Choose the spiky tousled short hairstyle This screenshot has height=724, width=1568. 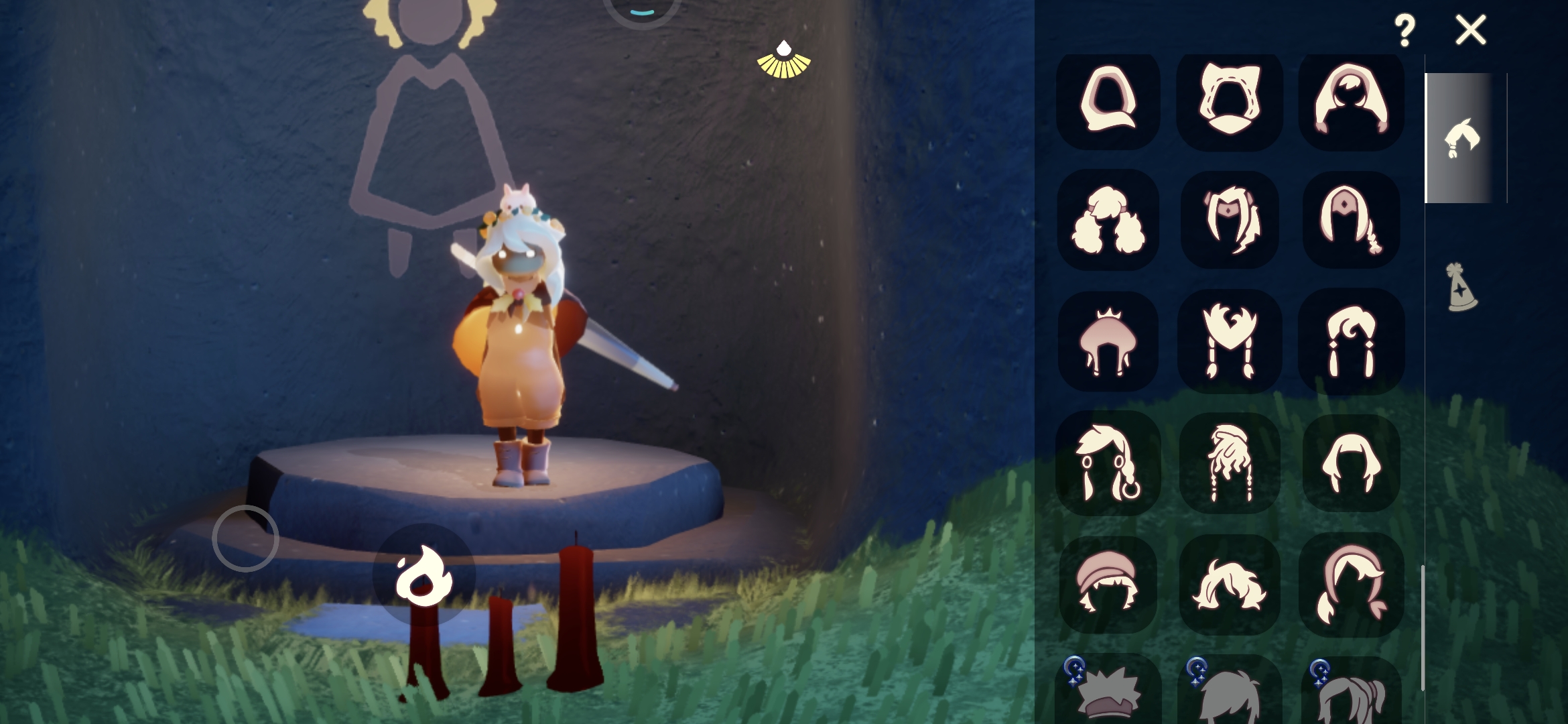click(x=1229, y=585)
